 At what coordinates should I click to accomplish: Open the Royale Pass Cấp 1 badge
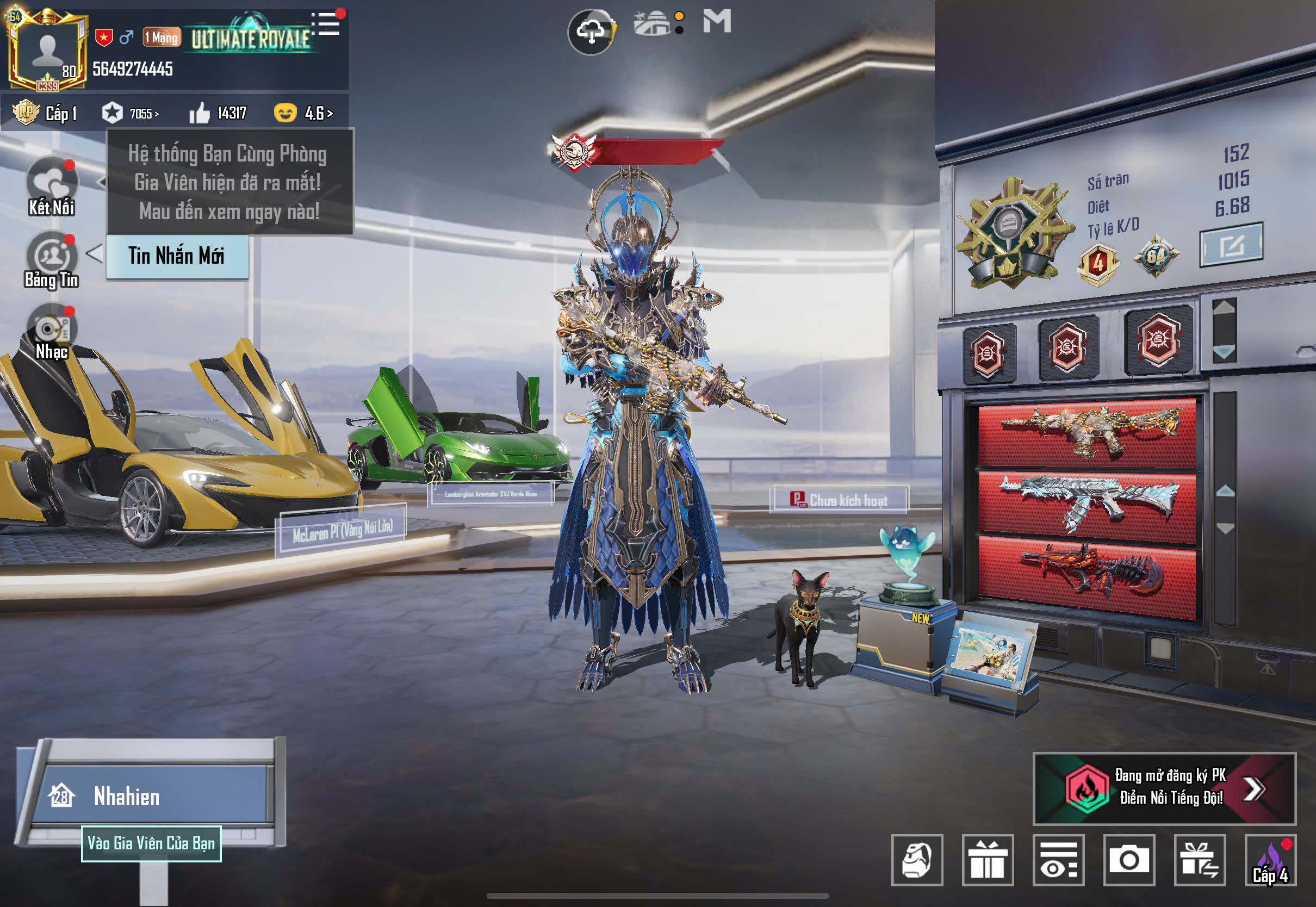pyautogui.click(x=45, y=113)
